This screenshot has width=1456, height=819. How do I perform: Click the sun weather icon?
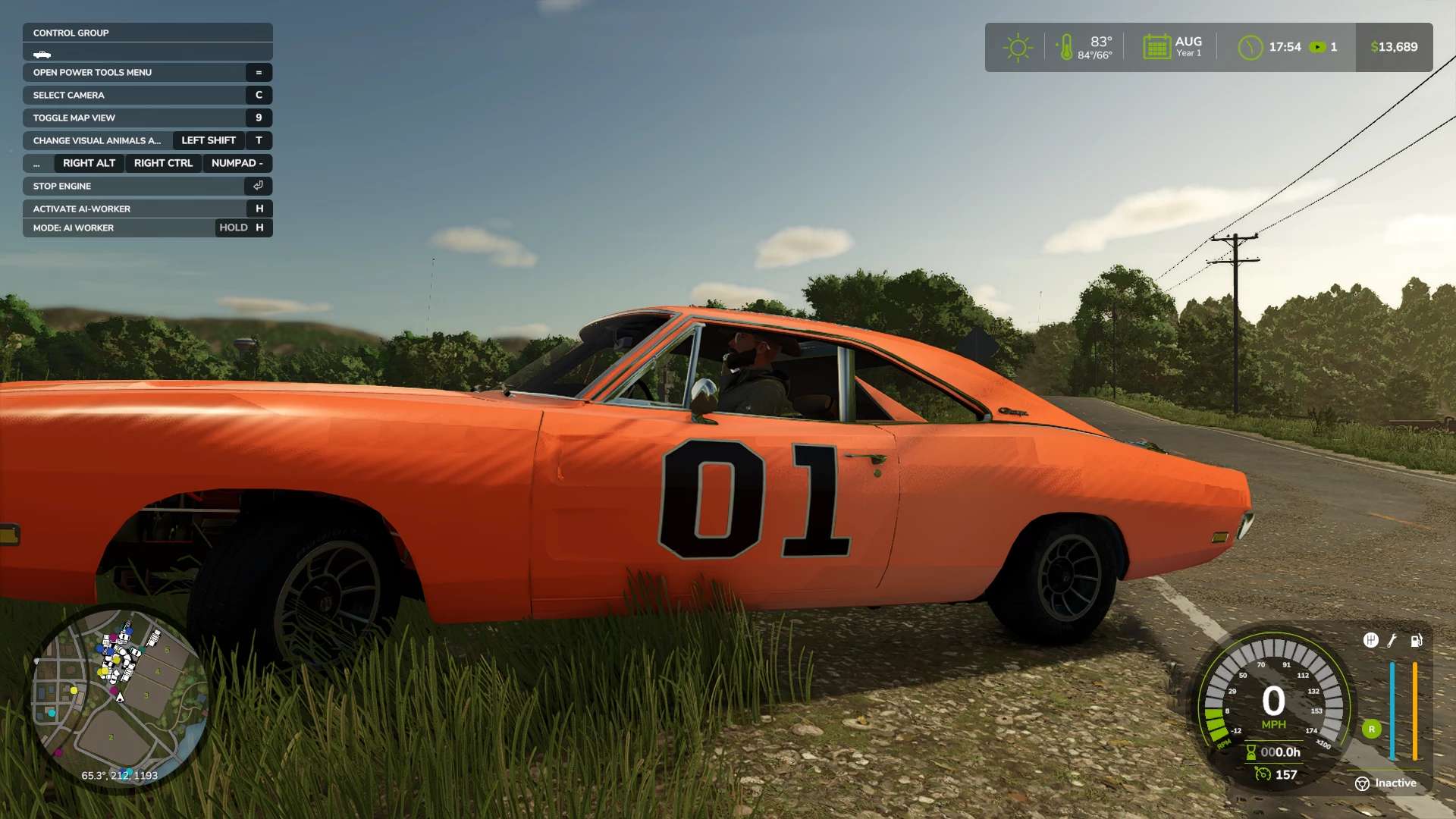coord(1018,48)
